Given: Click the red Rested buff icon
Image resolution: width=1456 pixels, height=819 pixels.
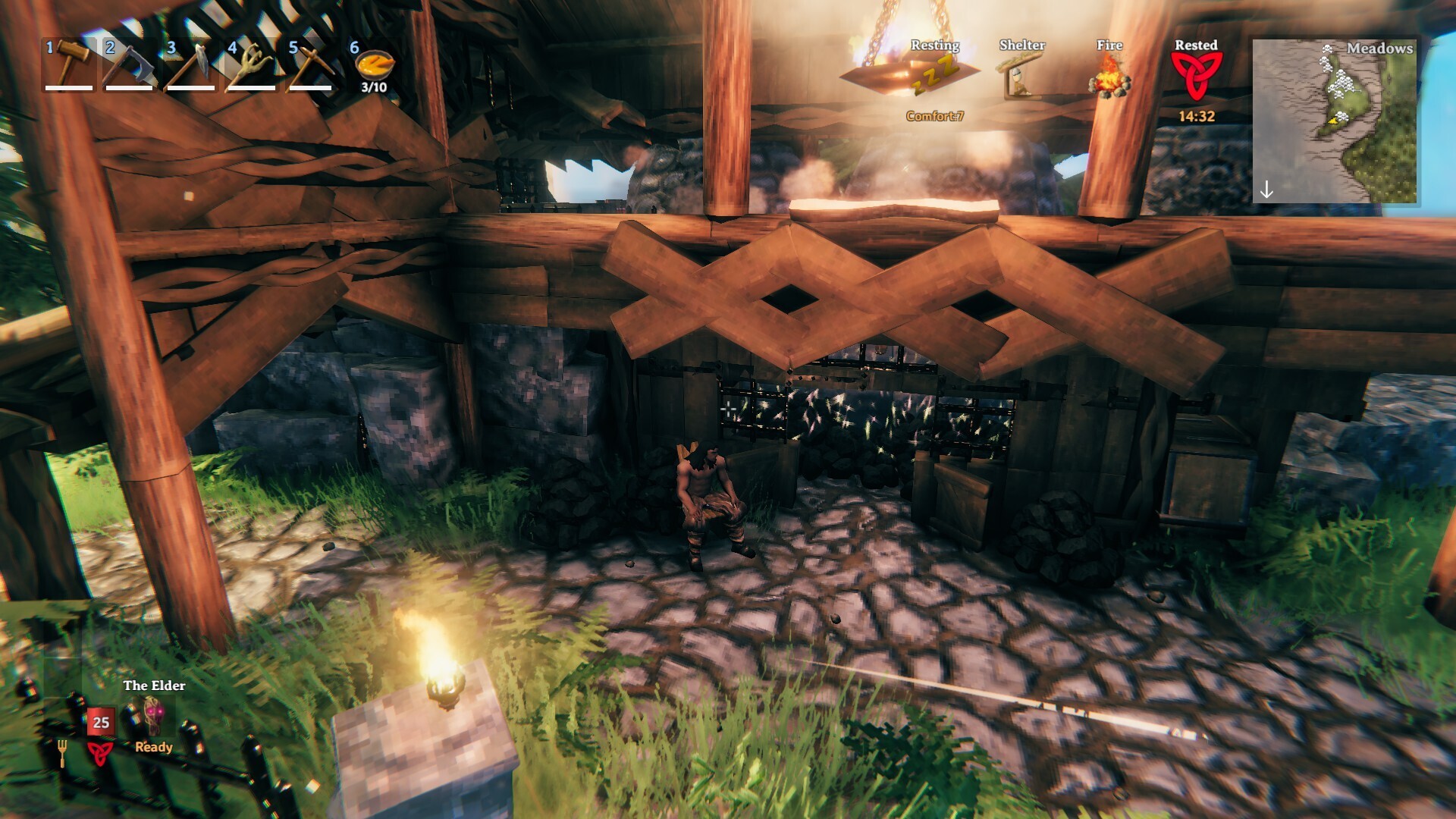Looking at the screenshot, I should (1197, 76).
